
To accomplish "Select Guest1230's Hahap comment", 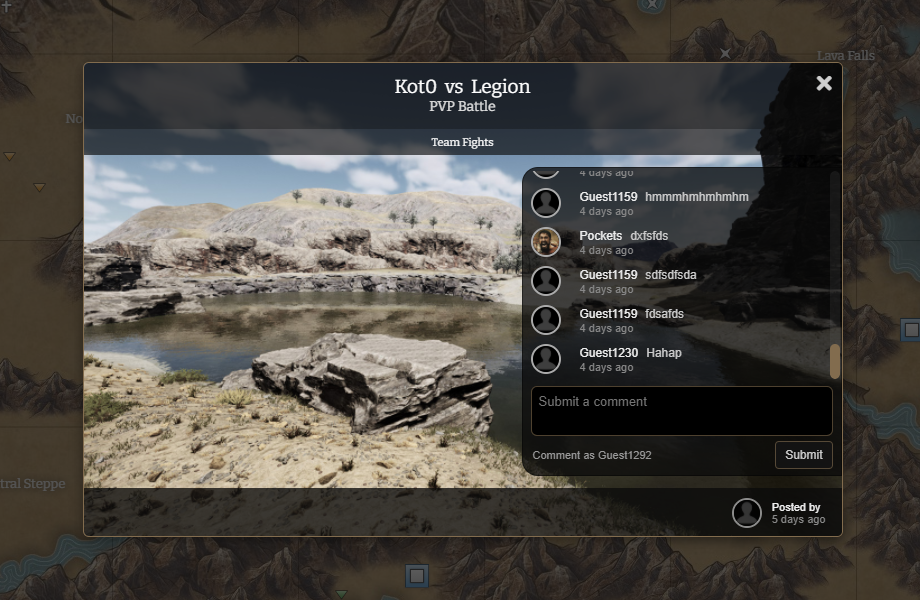I will [664, 353].
